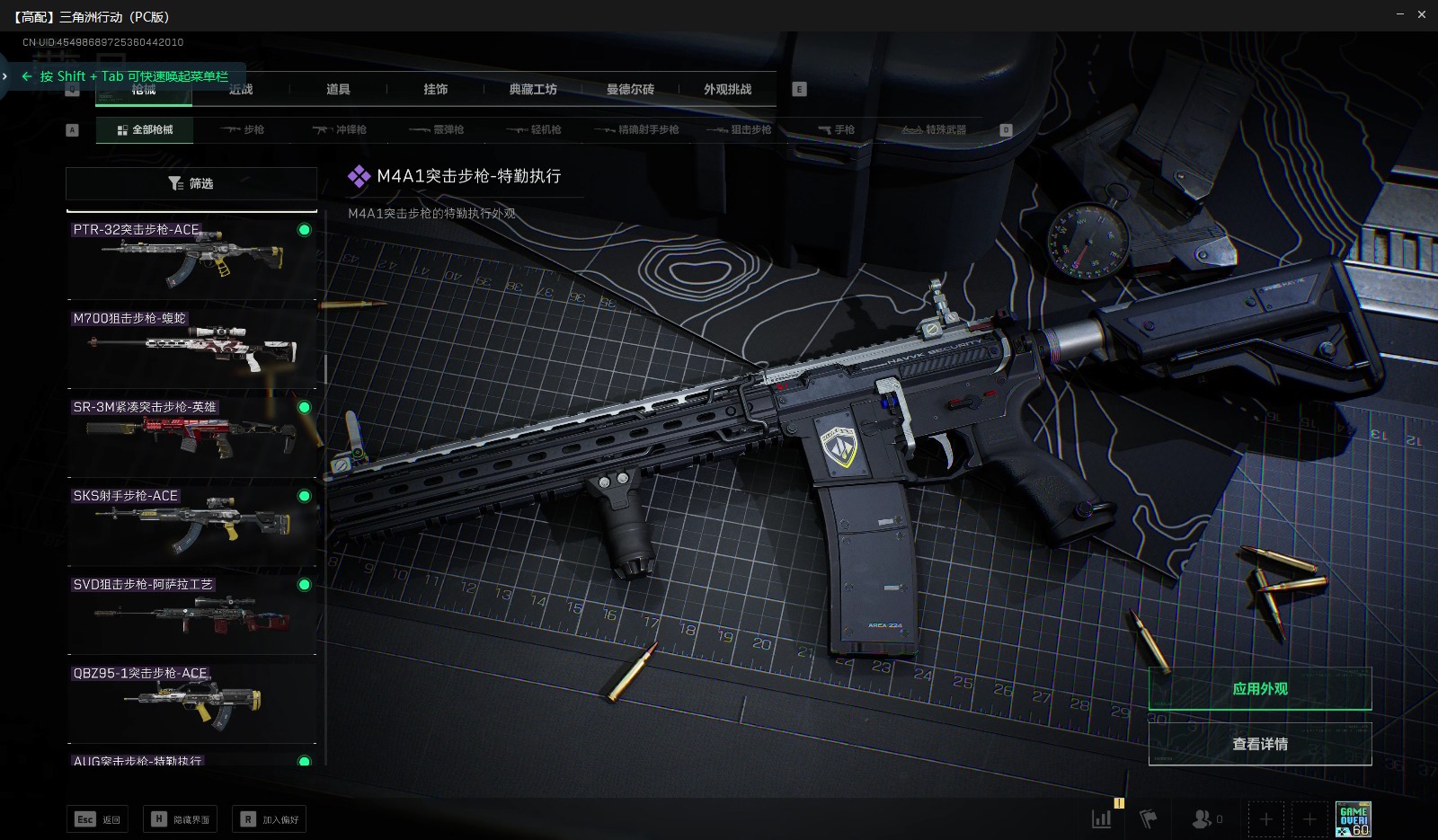The image size is (1438, 840).
Task: Go to the 典藏工坊 tab
Action: pos(533,89)
